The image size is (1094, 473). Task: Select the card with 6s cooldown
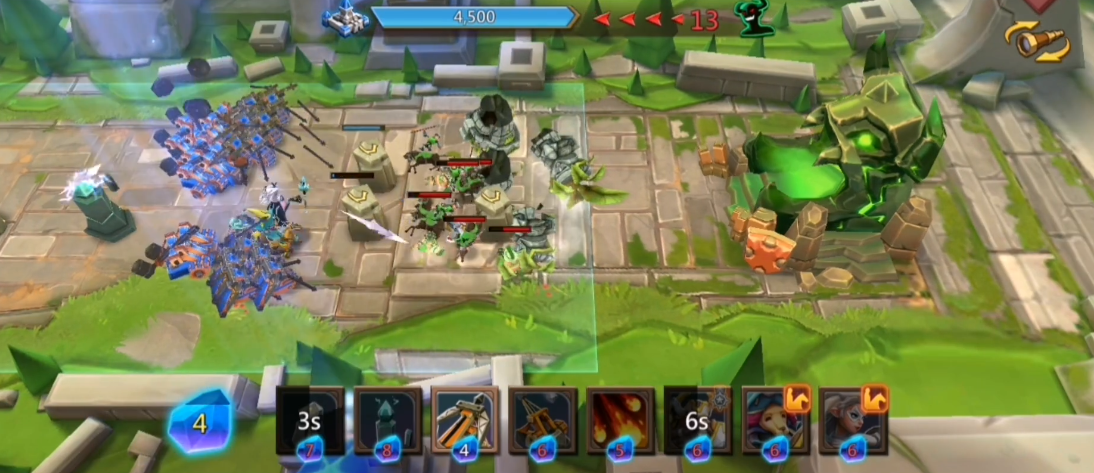click(698, 422)
